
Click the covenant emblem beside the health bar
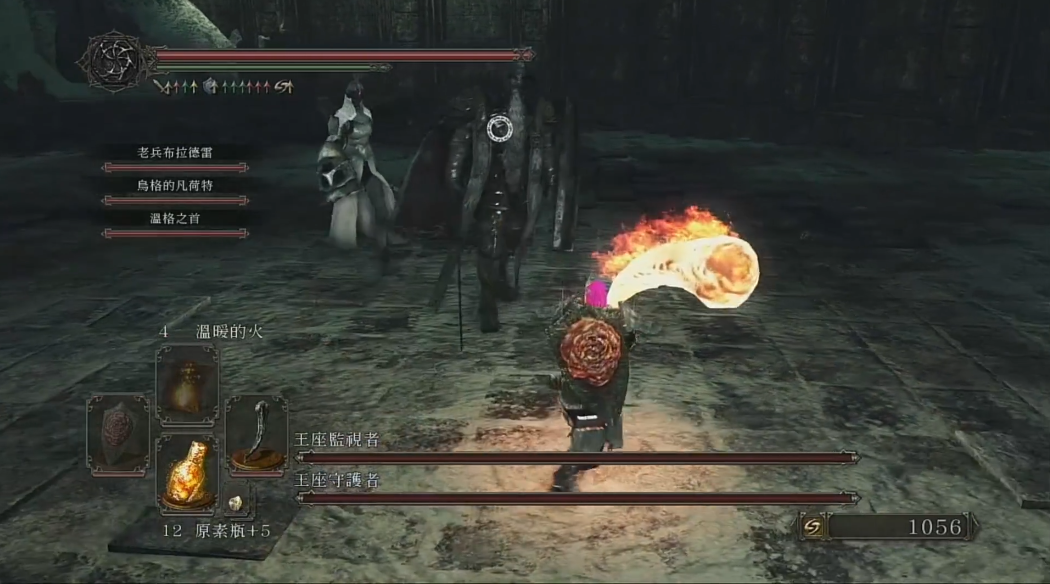point(115,61)
